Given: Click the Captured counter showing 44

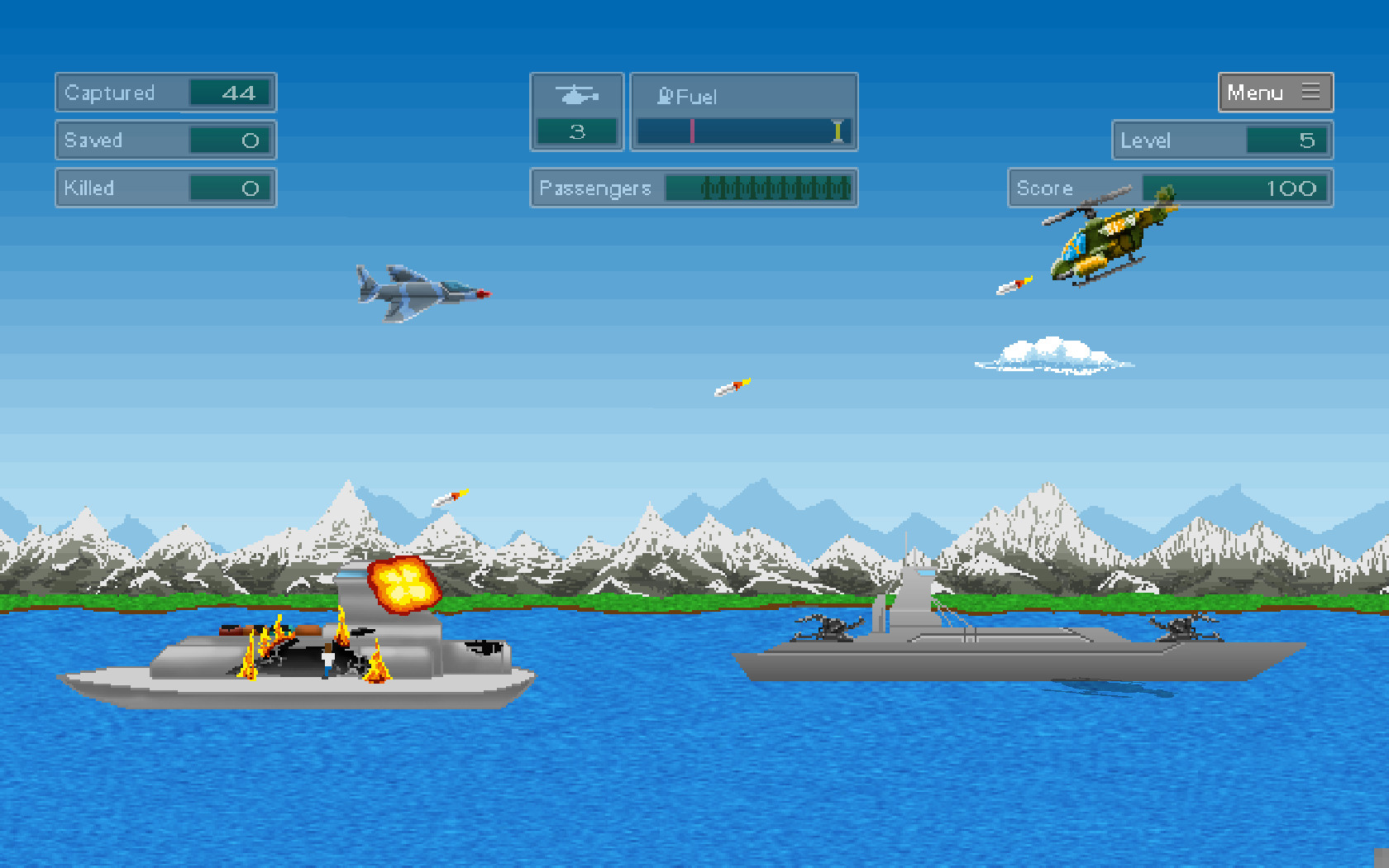Looking at the screenshot, I should point(165,93).
